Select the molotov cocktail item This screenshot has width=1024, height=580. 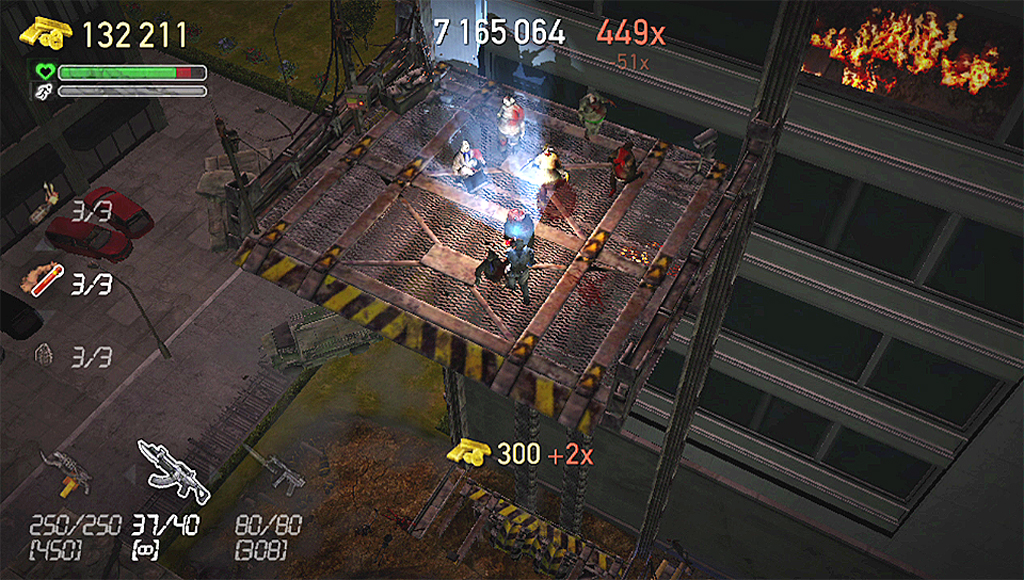coord(45,206)
